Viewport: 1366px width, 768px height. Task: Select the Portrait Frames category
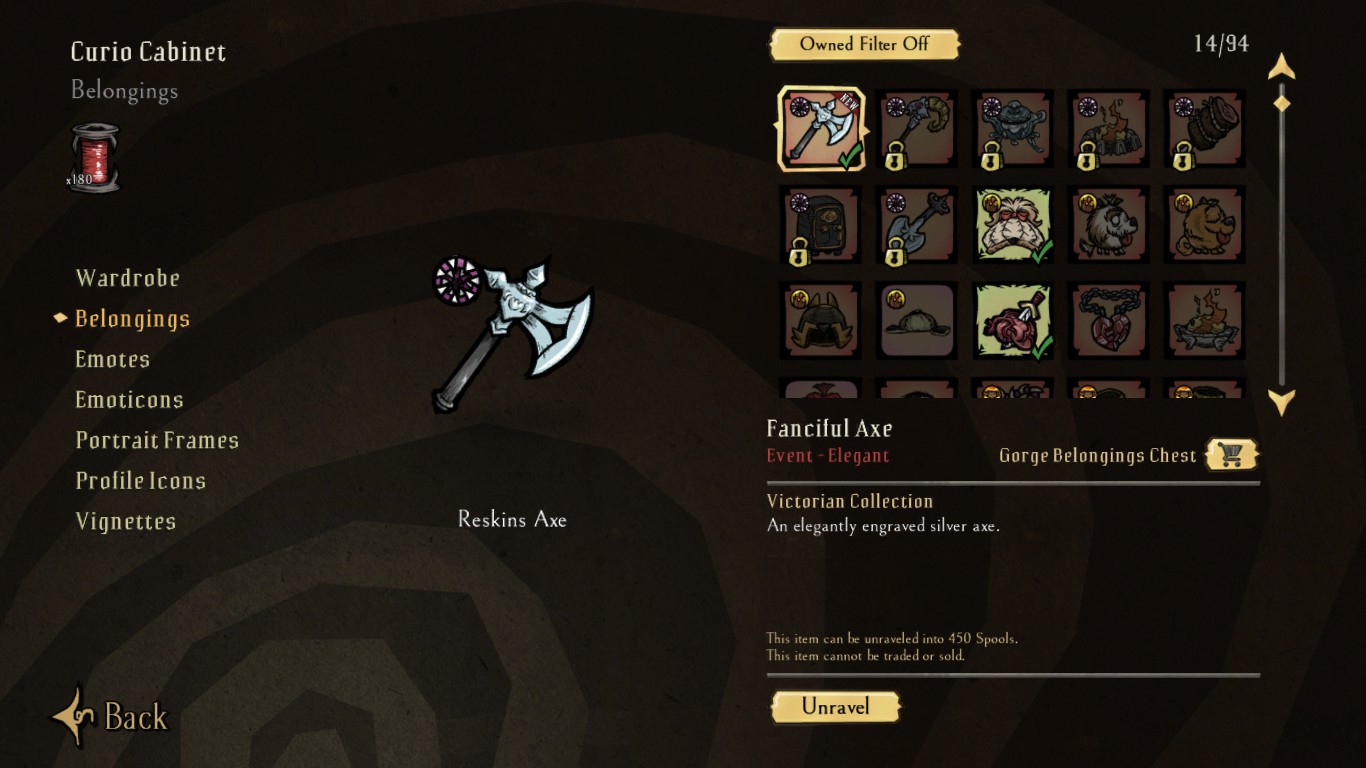(157, 440)
